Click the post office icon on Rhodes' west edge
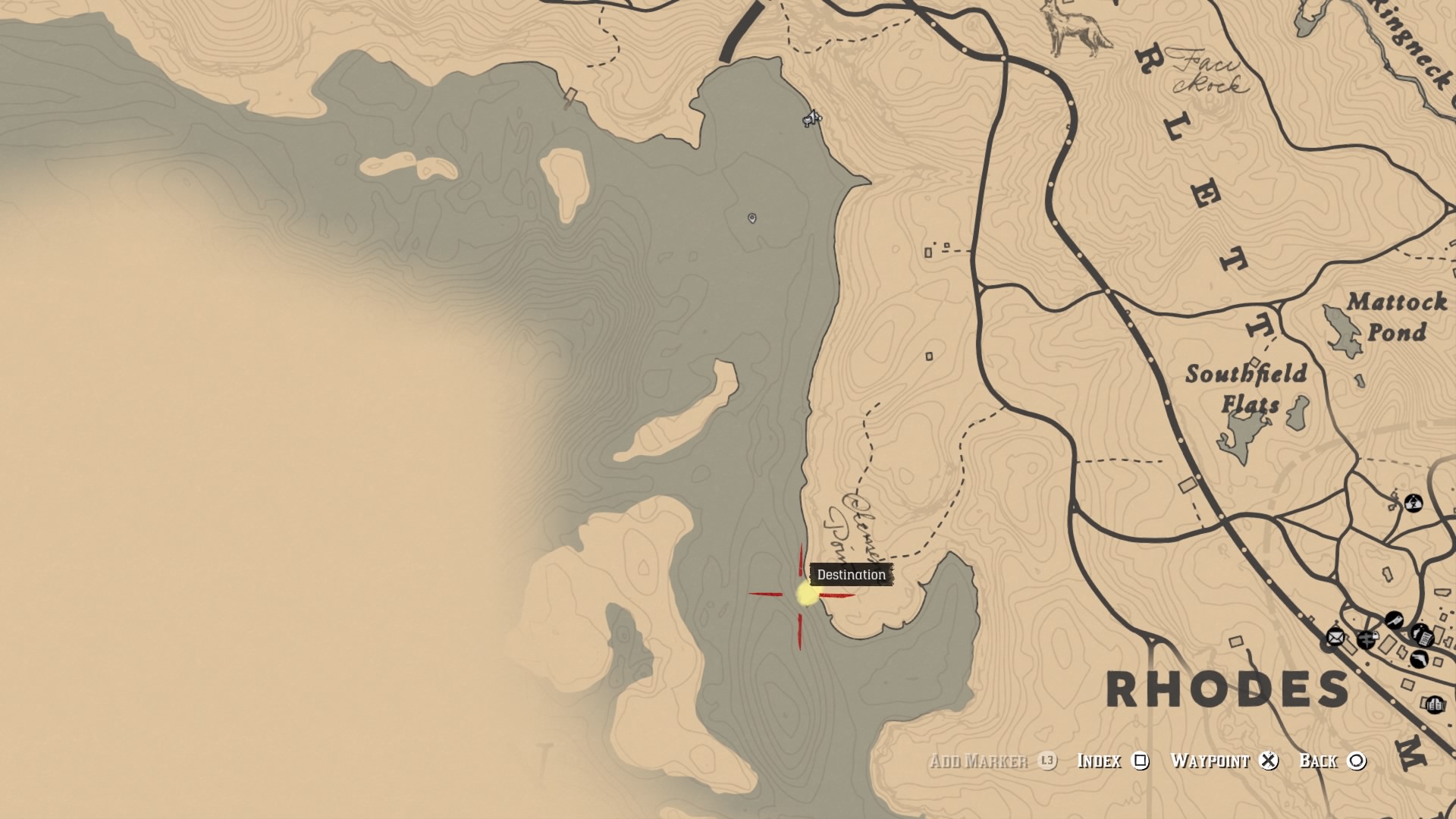 [1335, 638]
